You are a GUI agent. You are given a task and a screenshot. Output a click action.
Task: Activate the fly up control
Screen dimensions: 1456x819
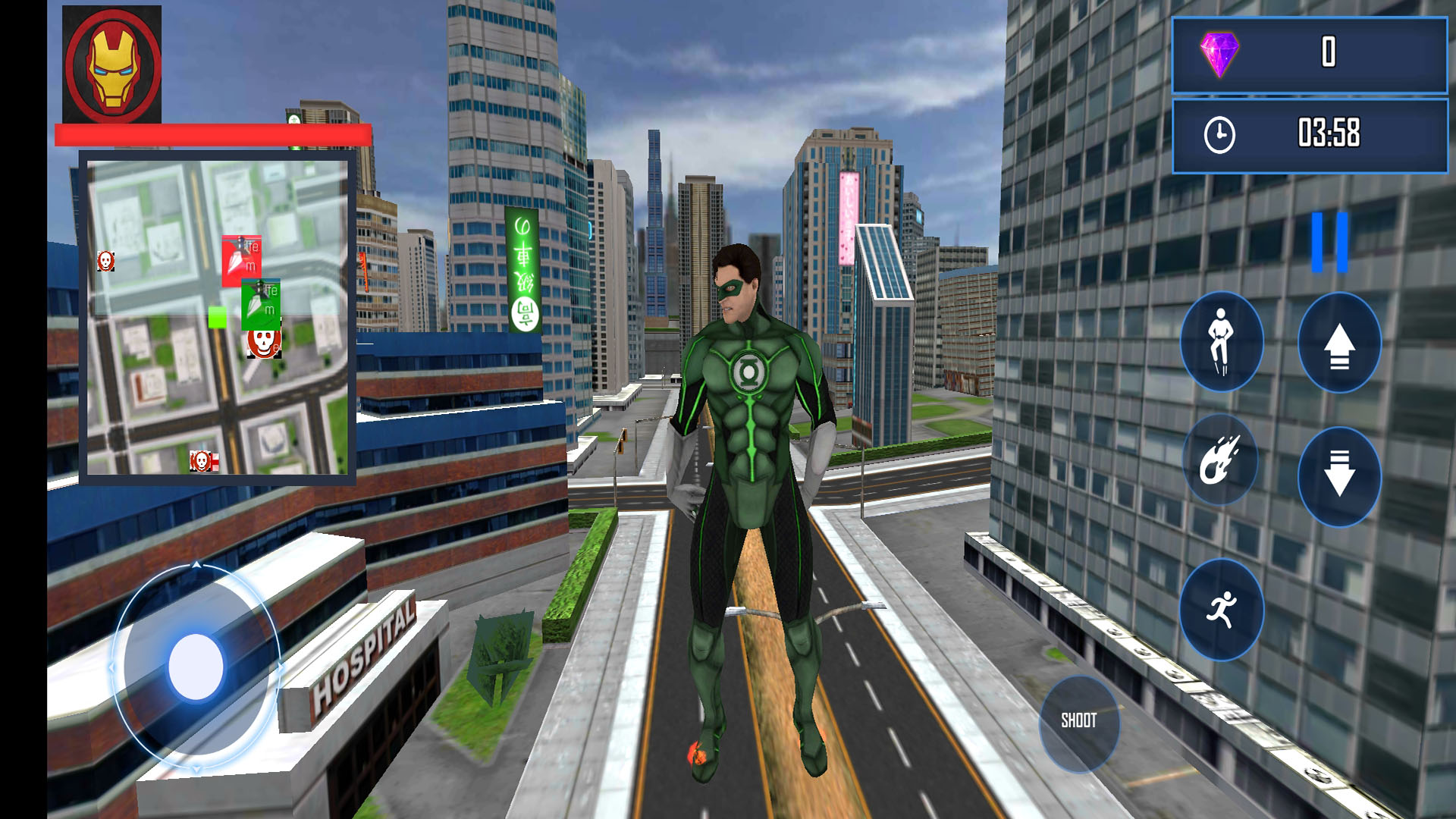pos(1341,344)
